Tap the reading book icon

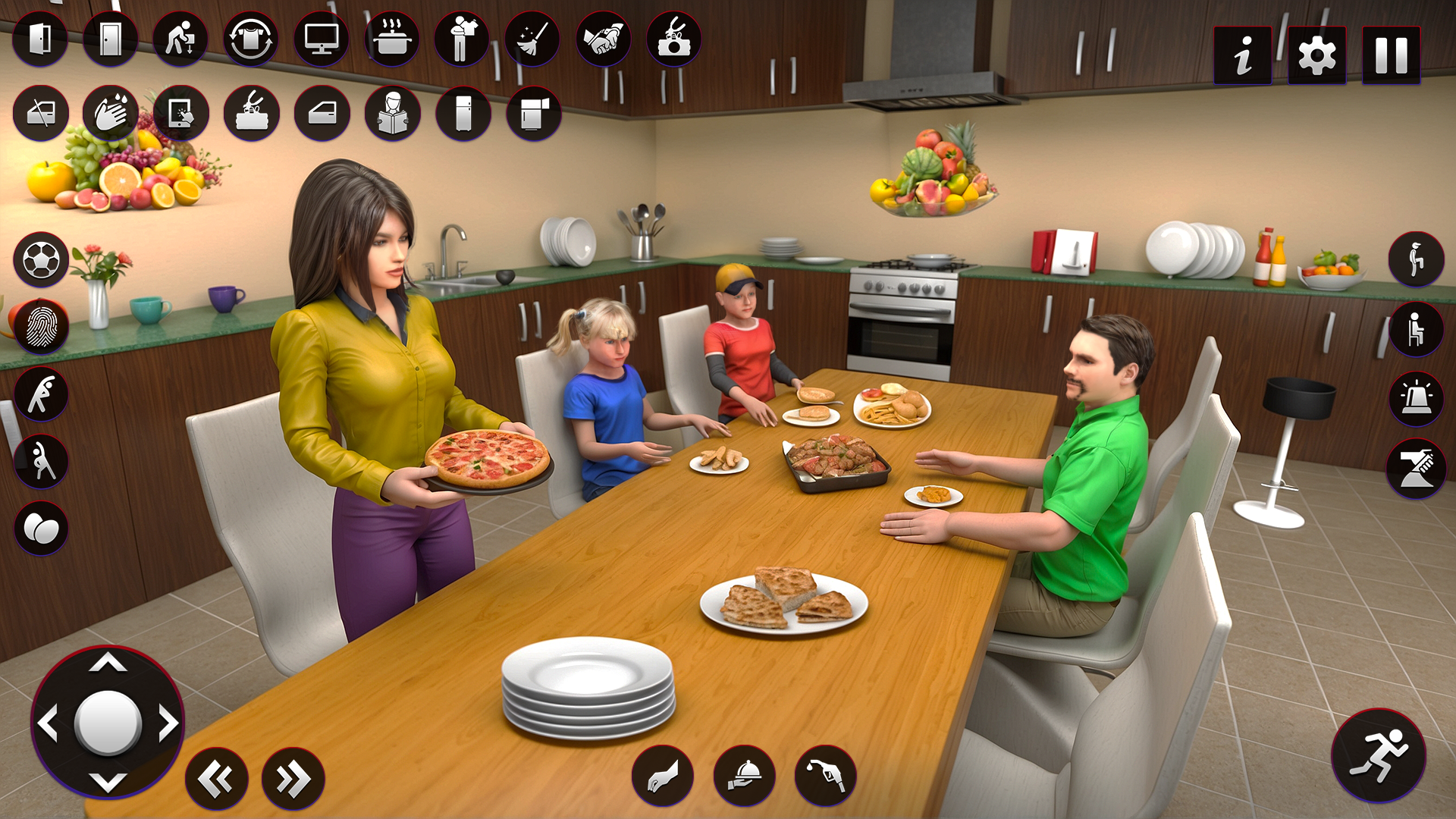coord(392,112)
